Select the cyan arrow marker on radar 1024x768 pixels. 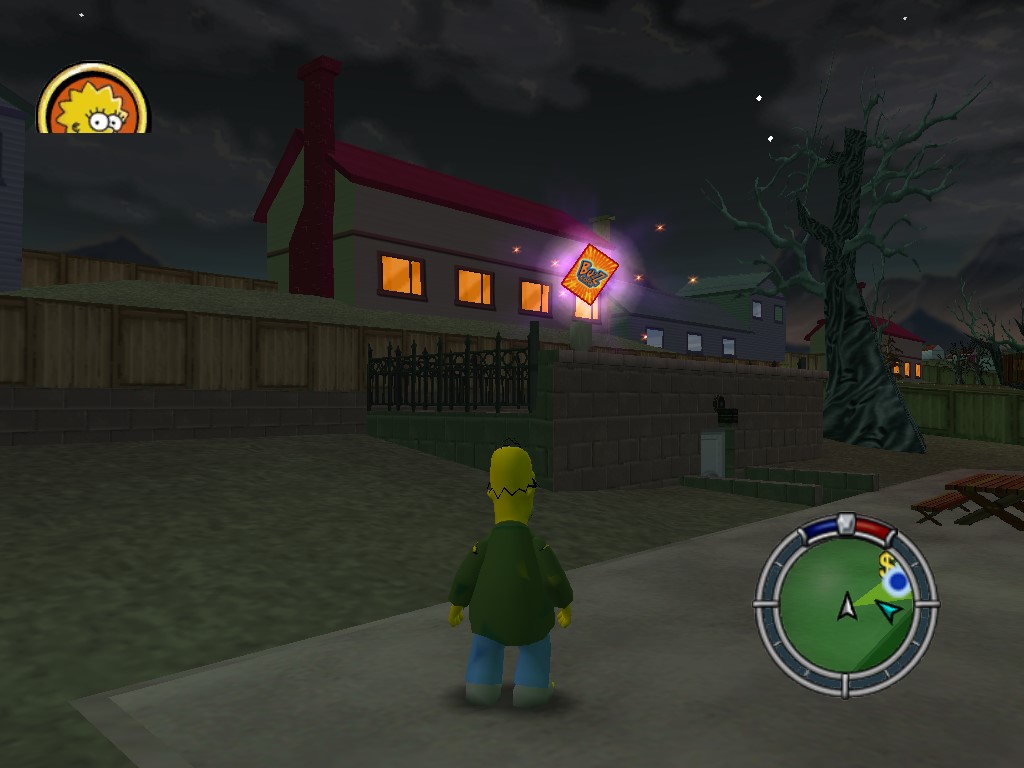click(887, 610)
